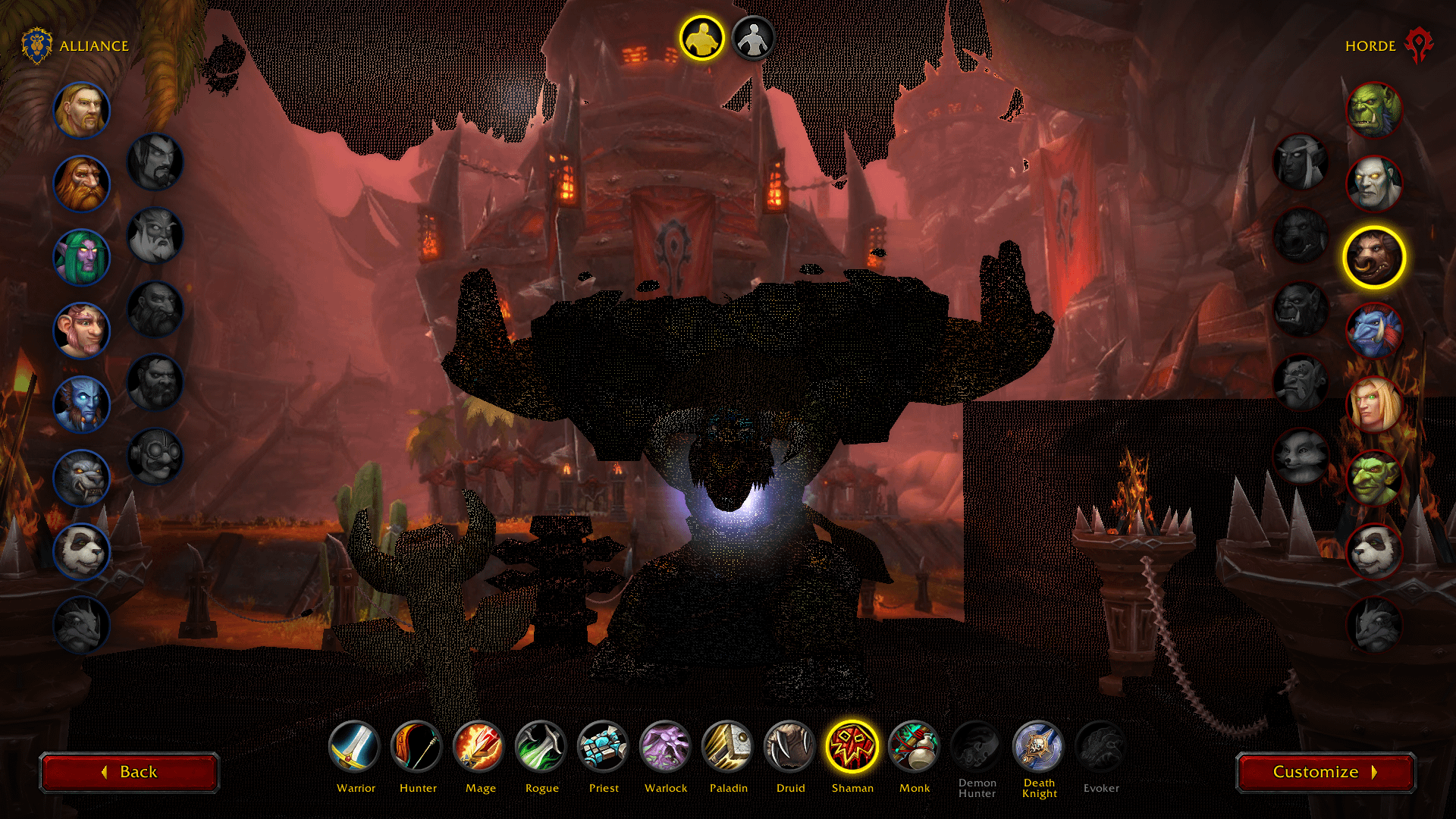
Task: Select the Warlock class
Action: [666, 746]
